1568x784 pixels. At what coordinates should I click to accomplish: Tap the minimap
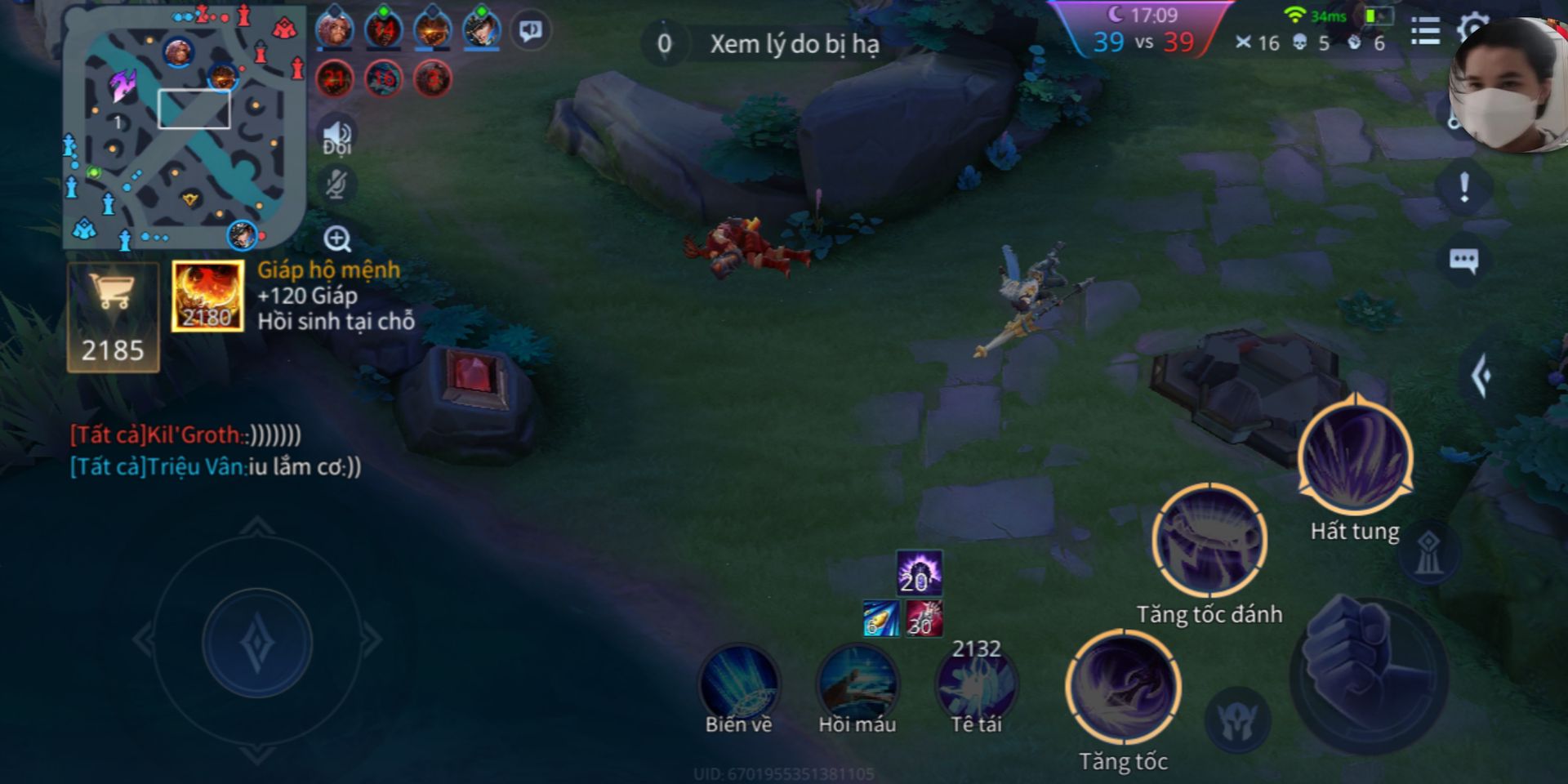[184, 127]
